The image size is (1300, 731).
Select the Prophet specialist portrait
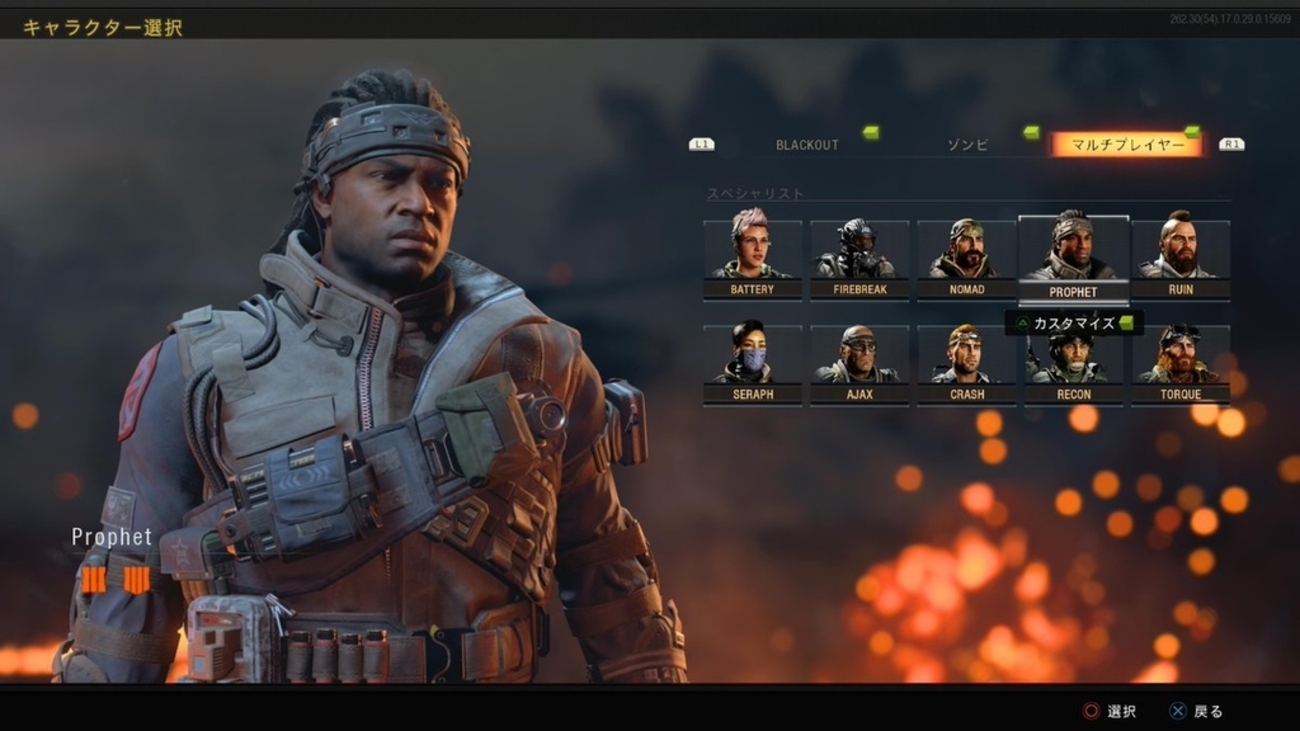(x=1074, y=248)
